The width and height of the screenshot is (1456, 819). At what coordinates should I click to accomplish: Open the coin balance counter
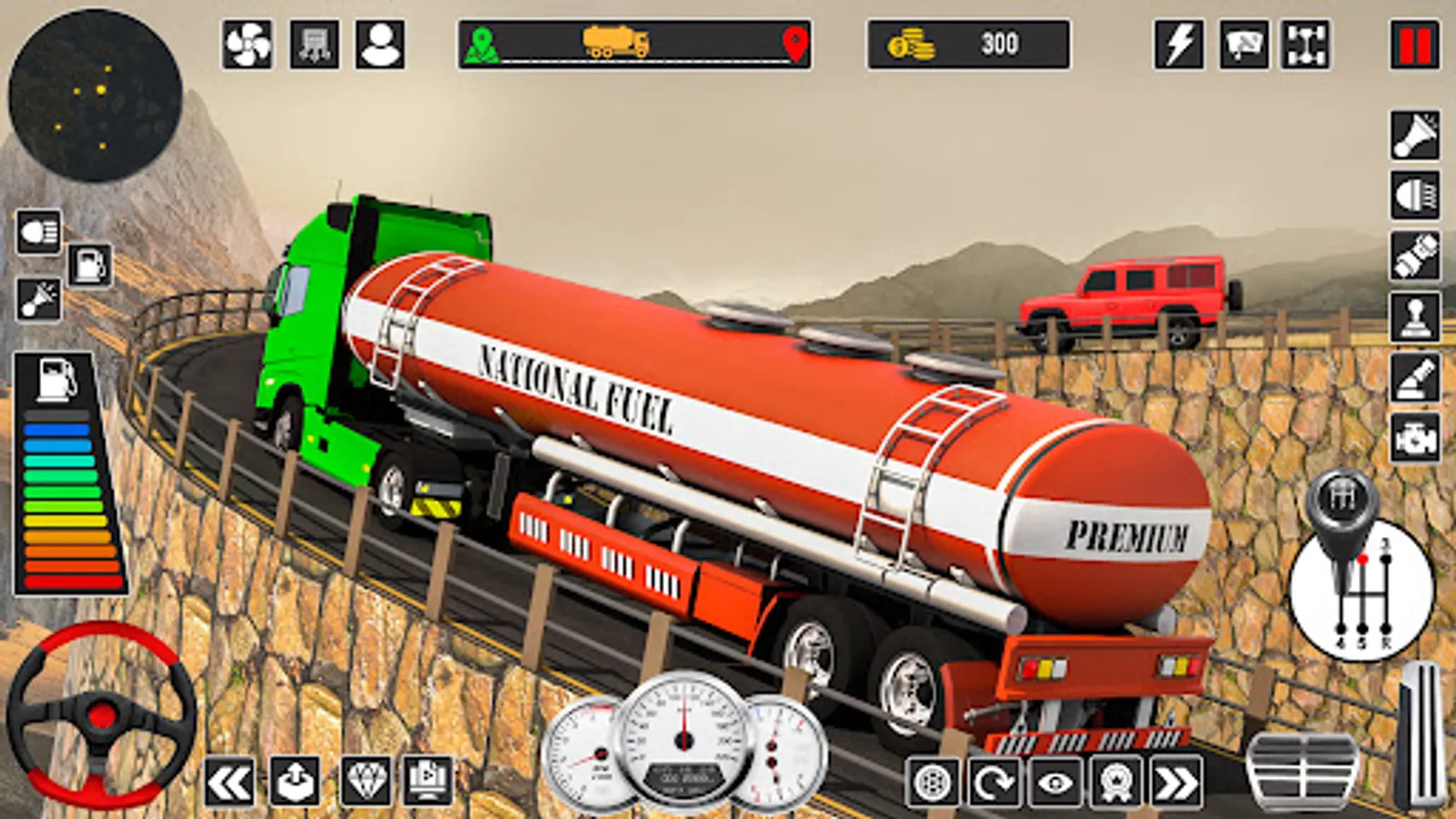968,45
